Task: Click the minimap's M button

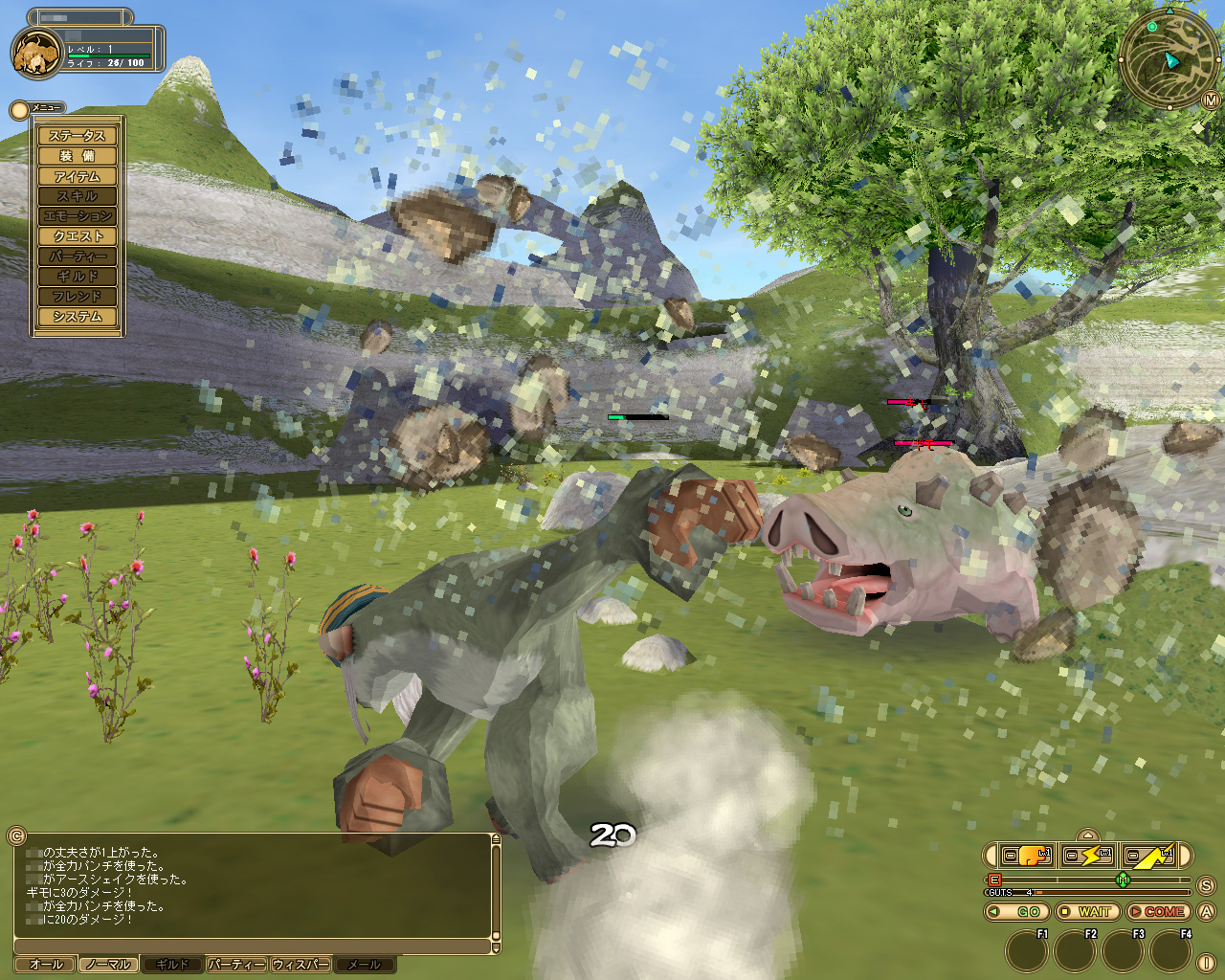Action: (1211, 100)
